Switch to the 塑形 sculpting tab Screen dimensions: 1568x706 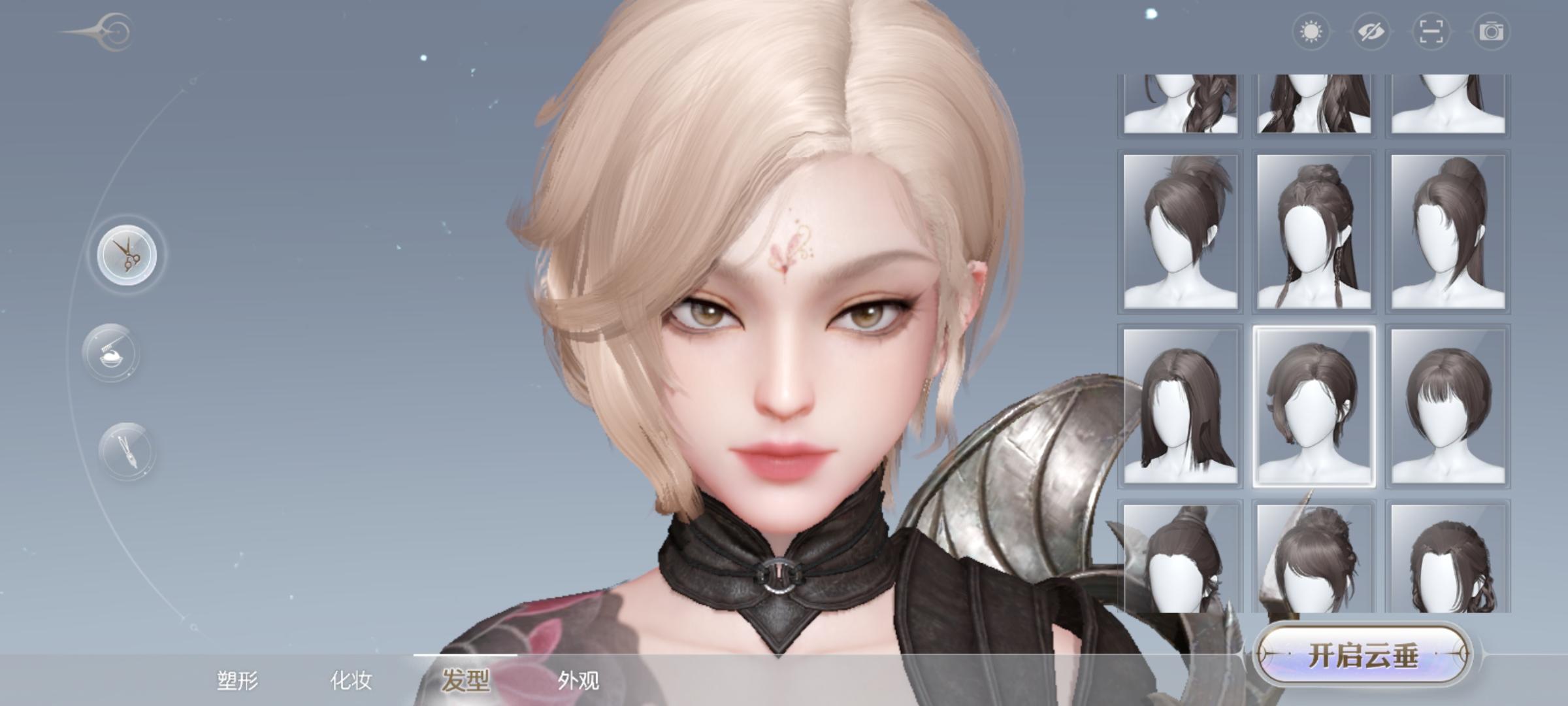coord(240,679)
